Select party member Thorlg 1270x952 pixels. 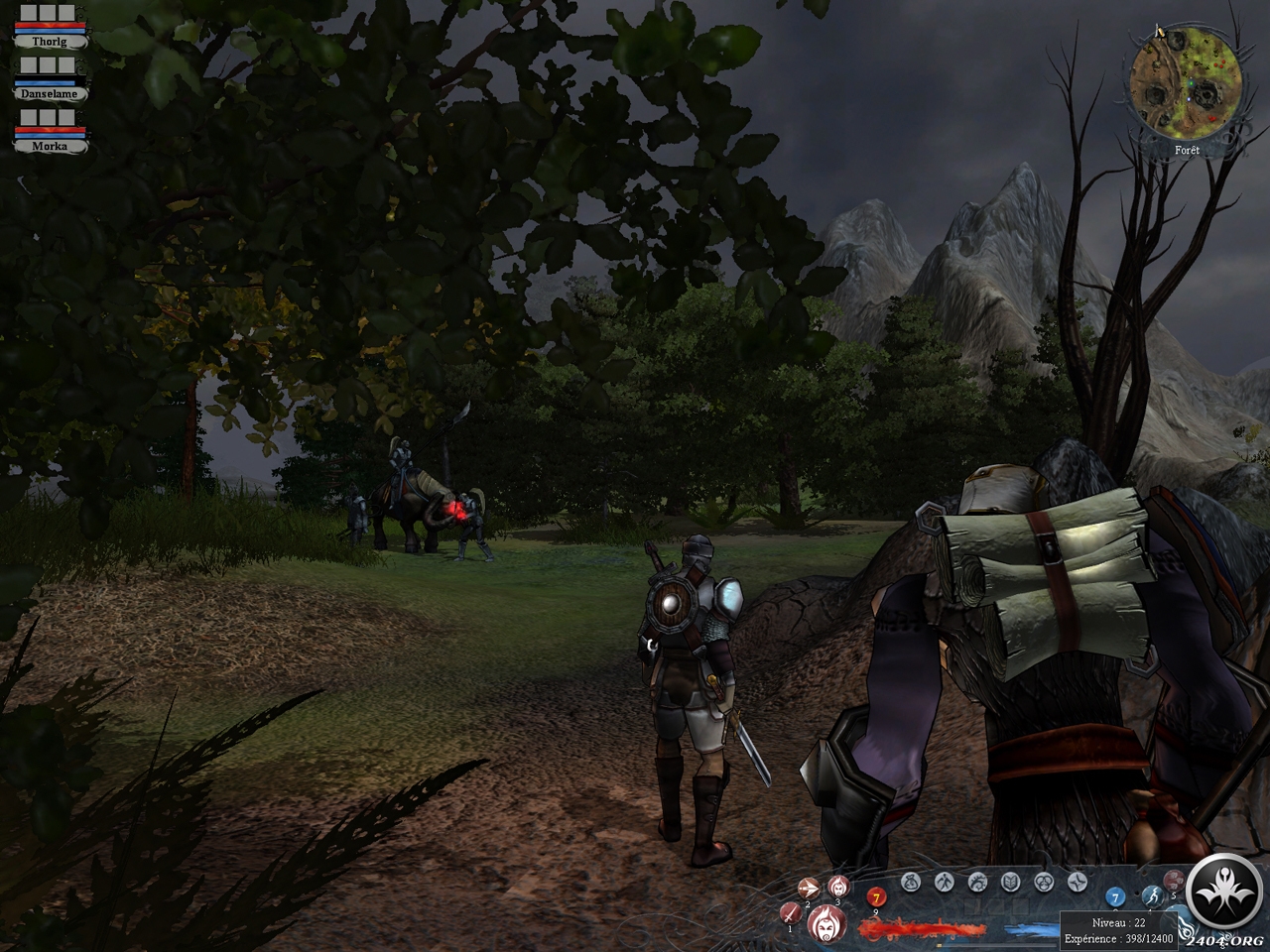coord(52,43)
